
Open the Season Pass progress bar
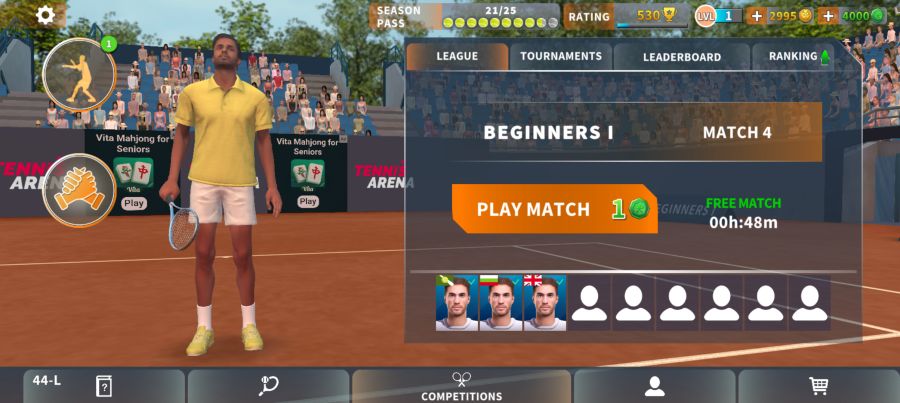tap(500, 16)
